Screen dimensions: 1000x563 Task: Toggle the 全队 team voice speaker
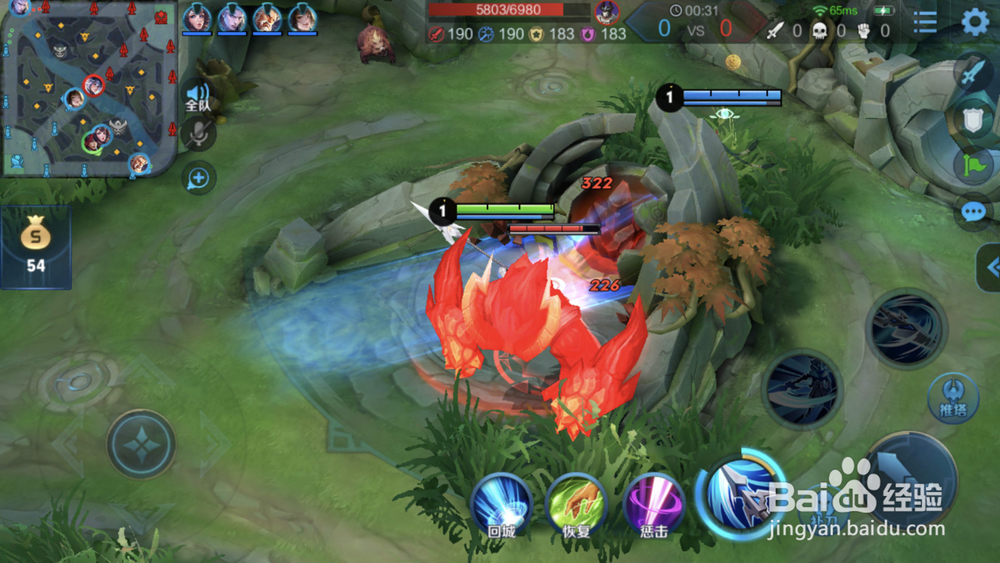point(198,97)
